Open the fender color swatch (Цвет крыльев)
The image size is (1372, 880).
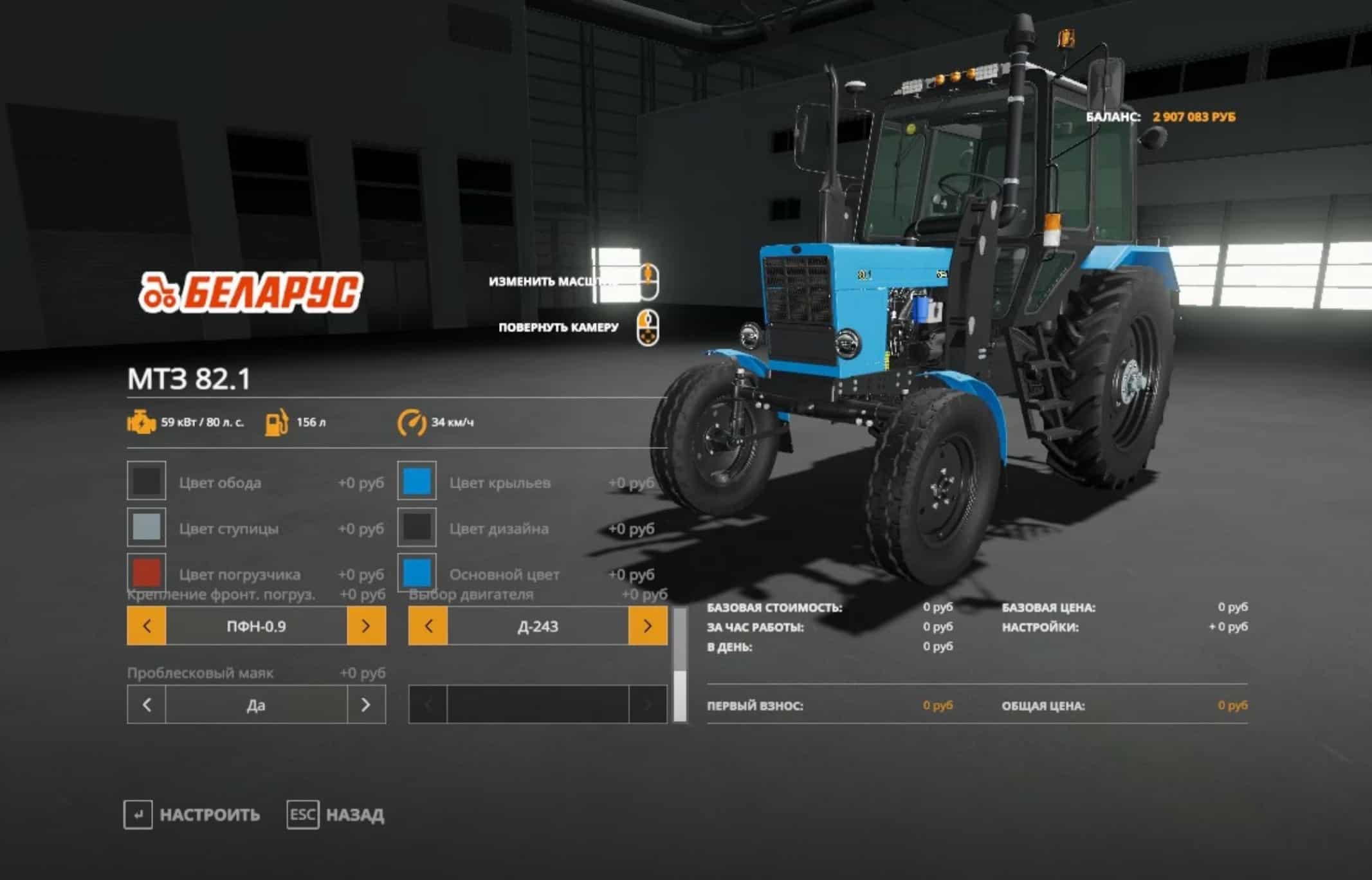[417, 481]
